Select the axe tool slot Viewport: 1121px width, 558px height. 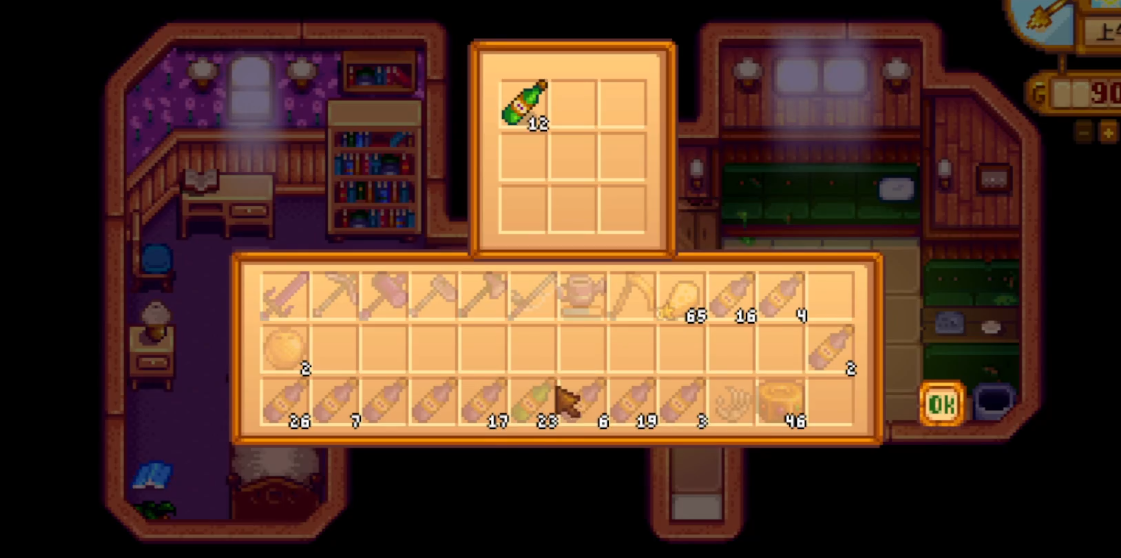coord(385,297)
